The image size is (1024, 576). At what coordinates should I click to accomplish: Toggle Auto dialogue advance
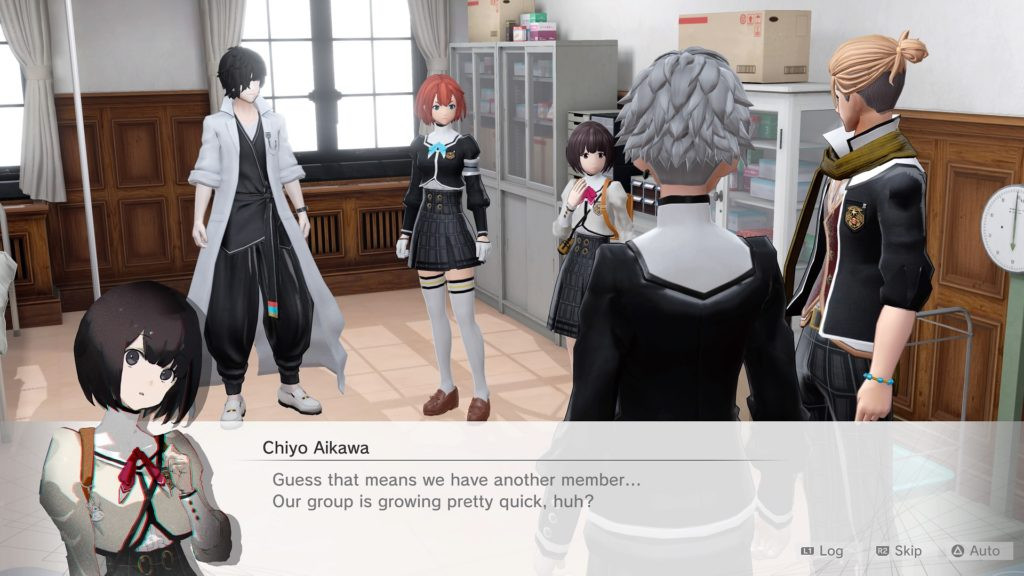point(975,551)
